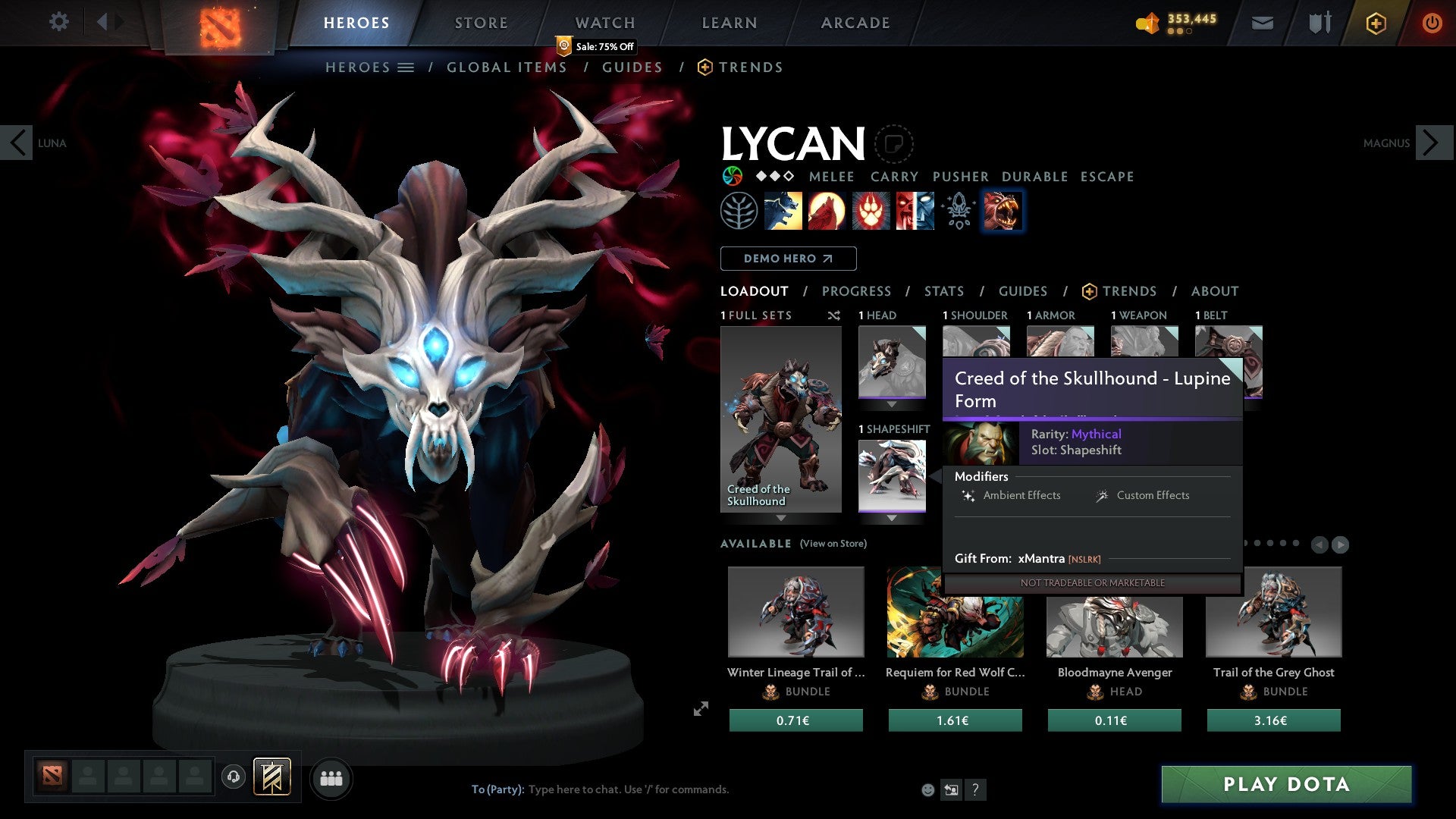Expand the Shapeshift item slot arrow
This screenshot has height=819, width=1456.
(893, 517)
